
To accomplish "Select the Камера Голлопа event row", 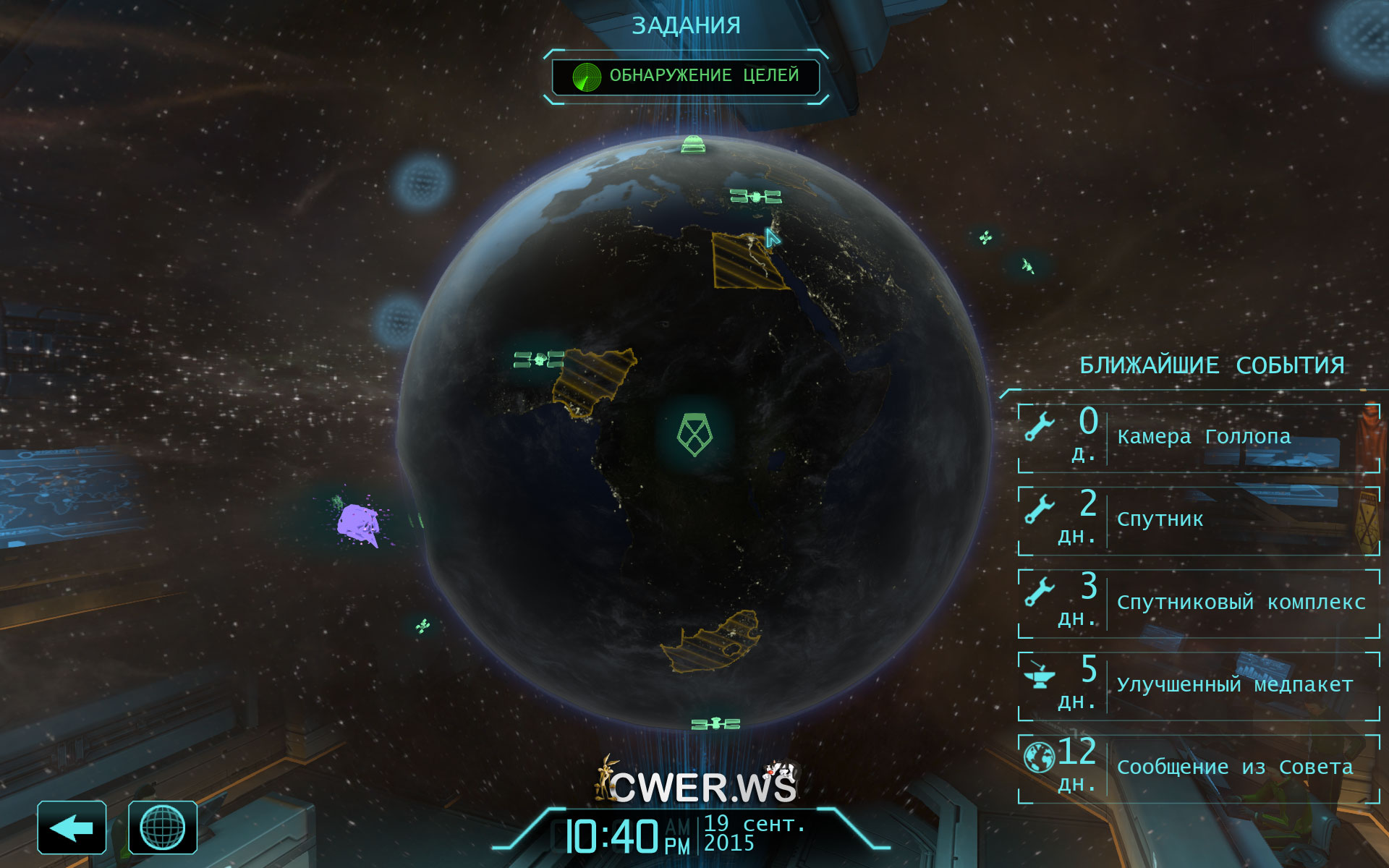I will pyautogui.click(x=1199, y=438).
